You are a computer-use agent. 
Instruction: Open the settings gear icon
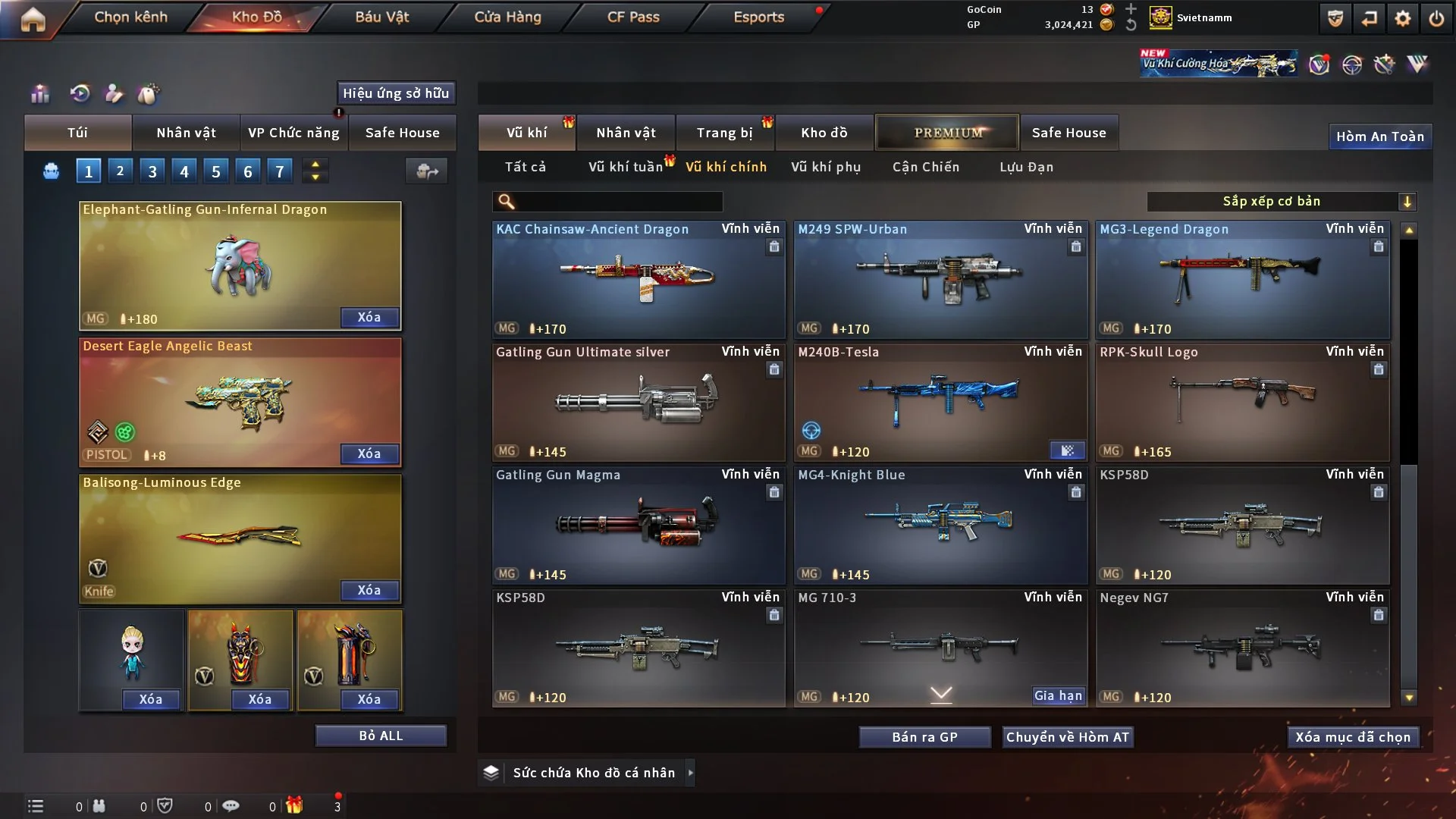[1403, 18]
